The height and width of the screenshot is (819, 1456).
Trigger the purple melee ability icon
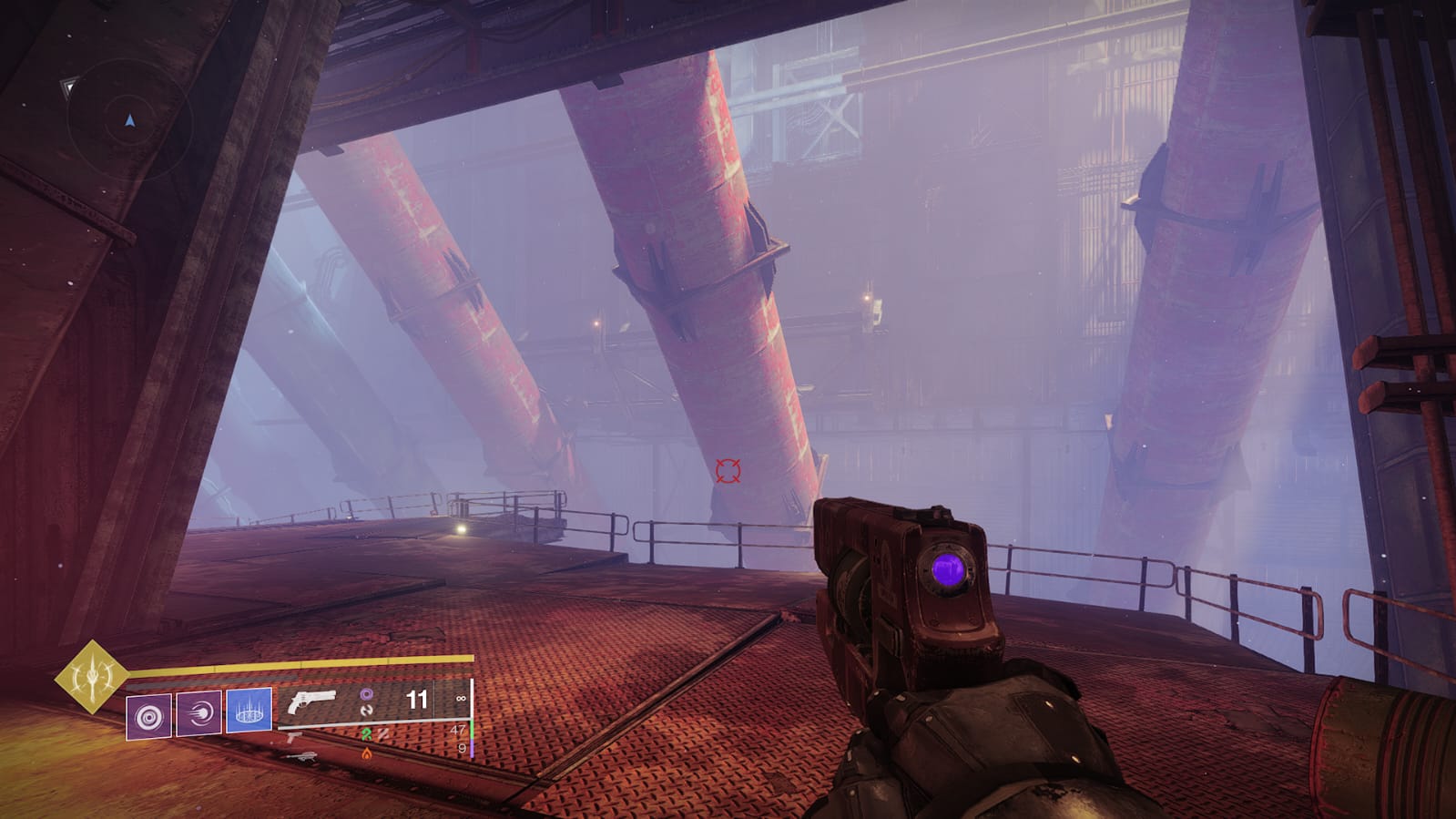point(199,713)
